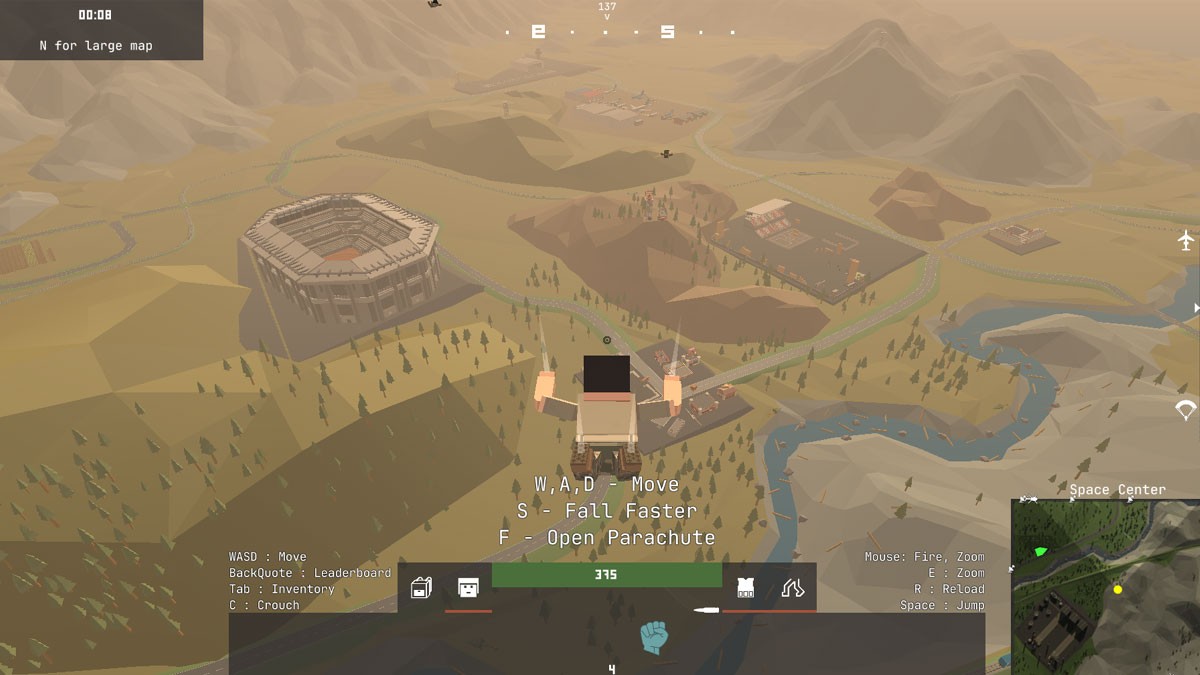Click the parachute icon on the altitude gauge
Viewport: 1200px width, 675px height.
pyautogui.click(x=1186, y=409)
